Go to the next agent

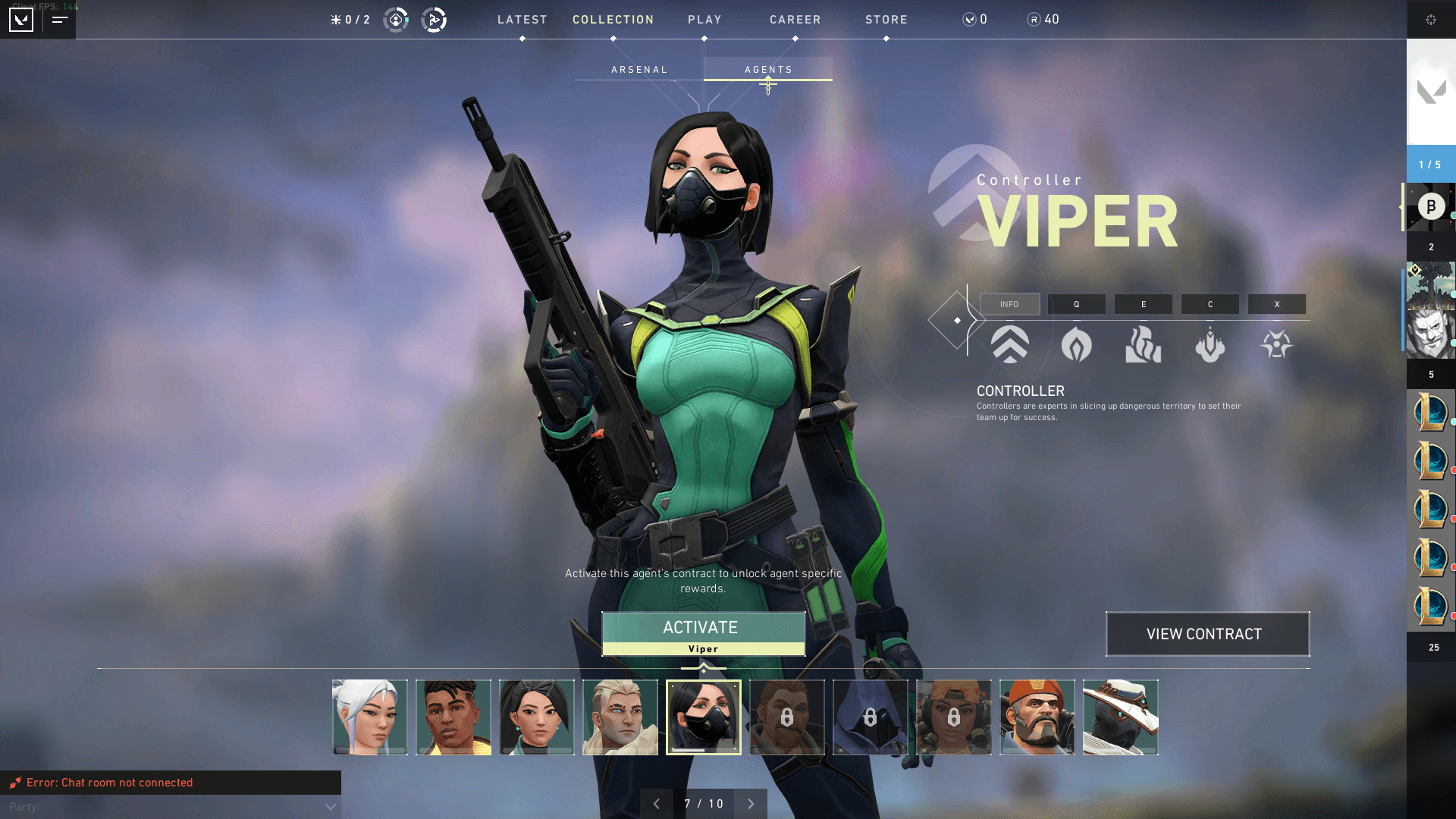click(x=751, y=804)
